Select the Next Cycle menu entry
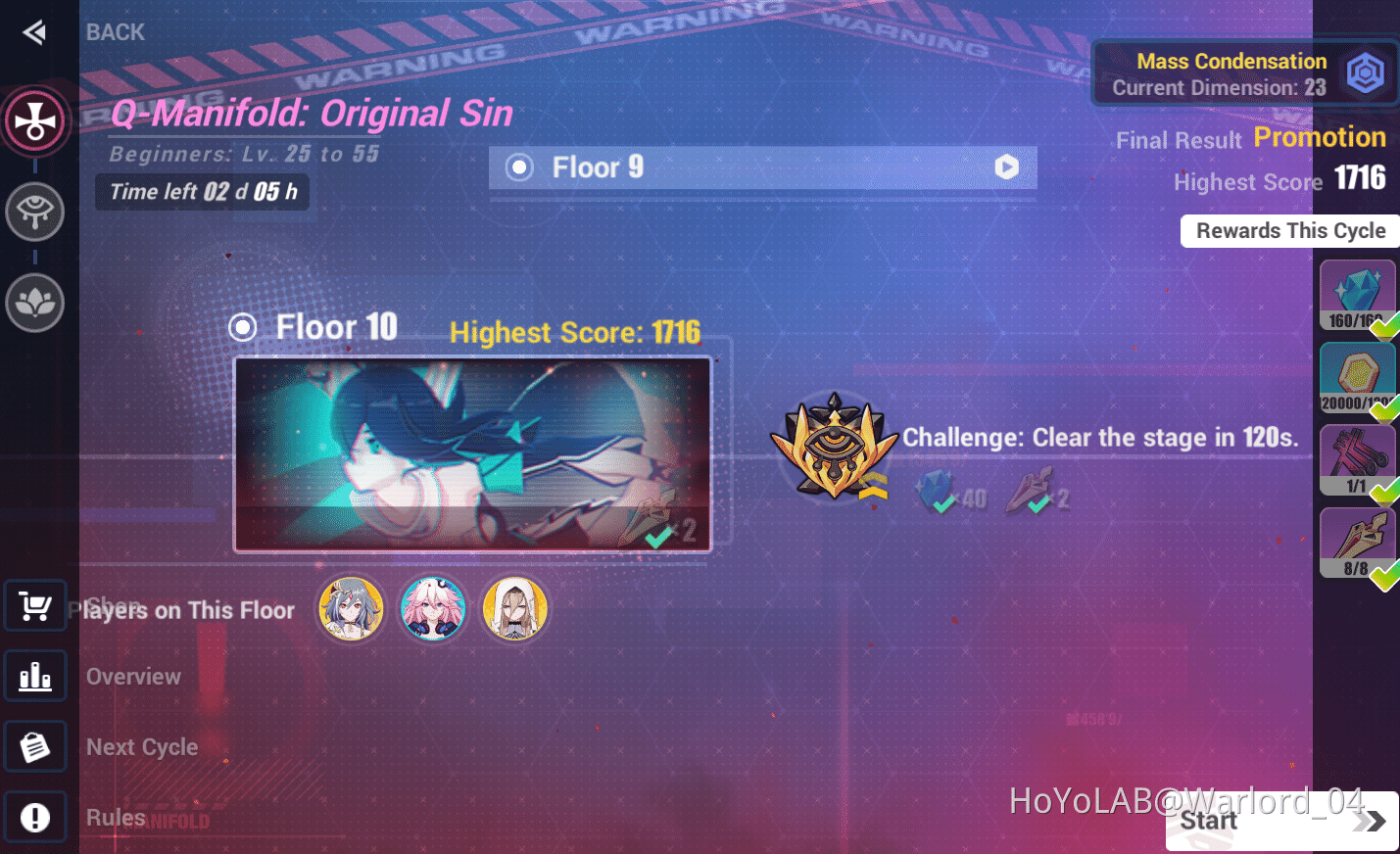This screenshot has height=854, width=1400. 142,746
